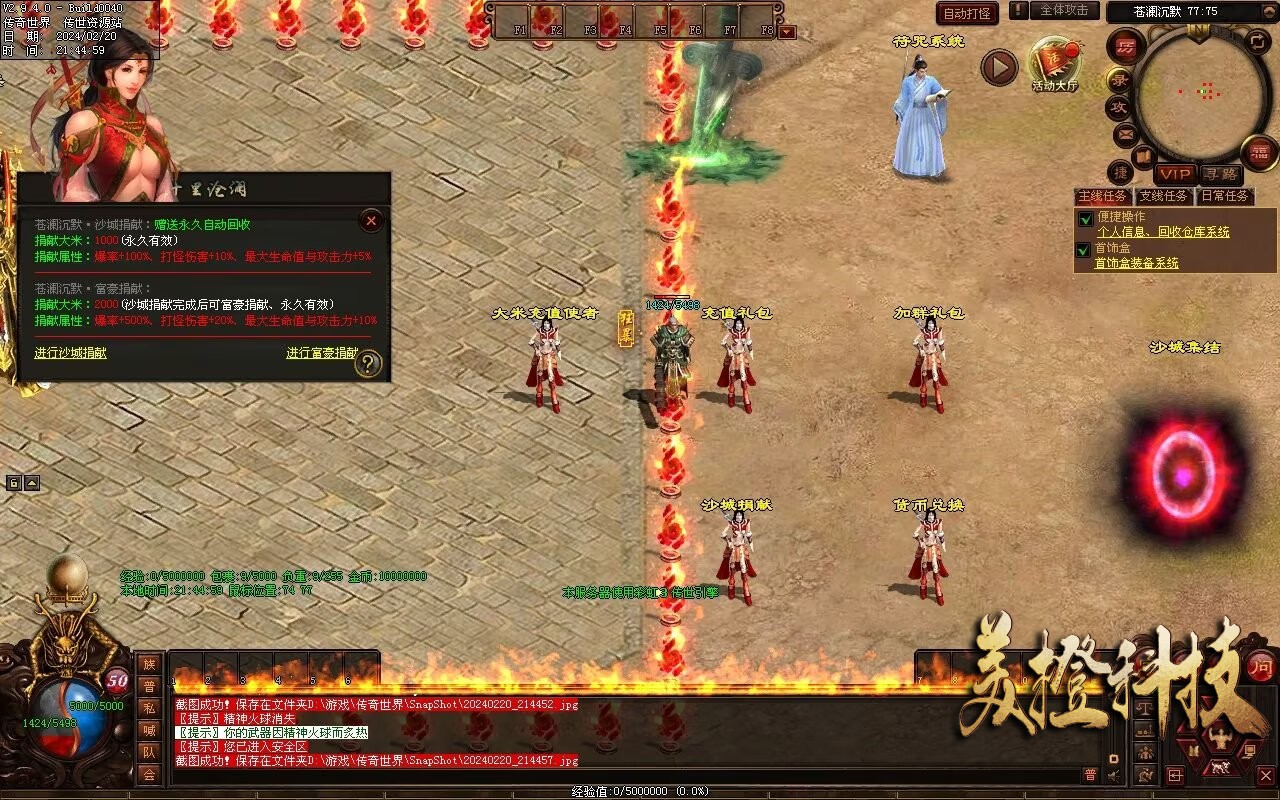Screen dimensions: 1280x800
Task: Click the round play arrow button
Action: click(x=998, y=67)
